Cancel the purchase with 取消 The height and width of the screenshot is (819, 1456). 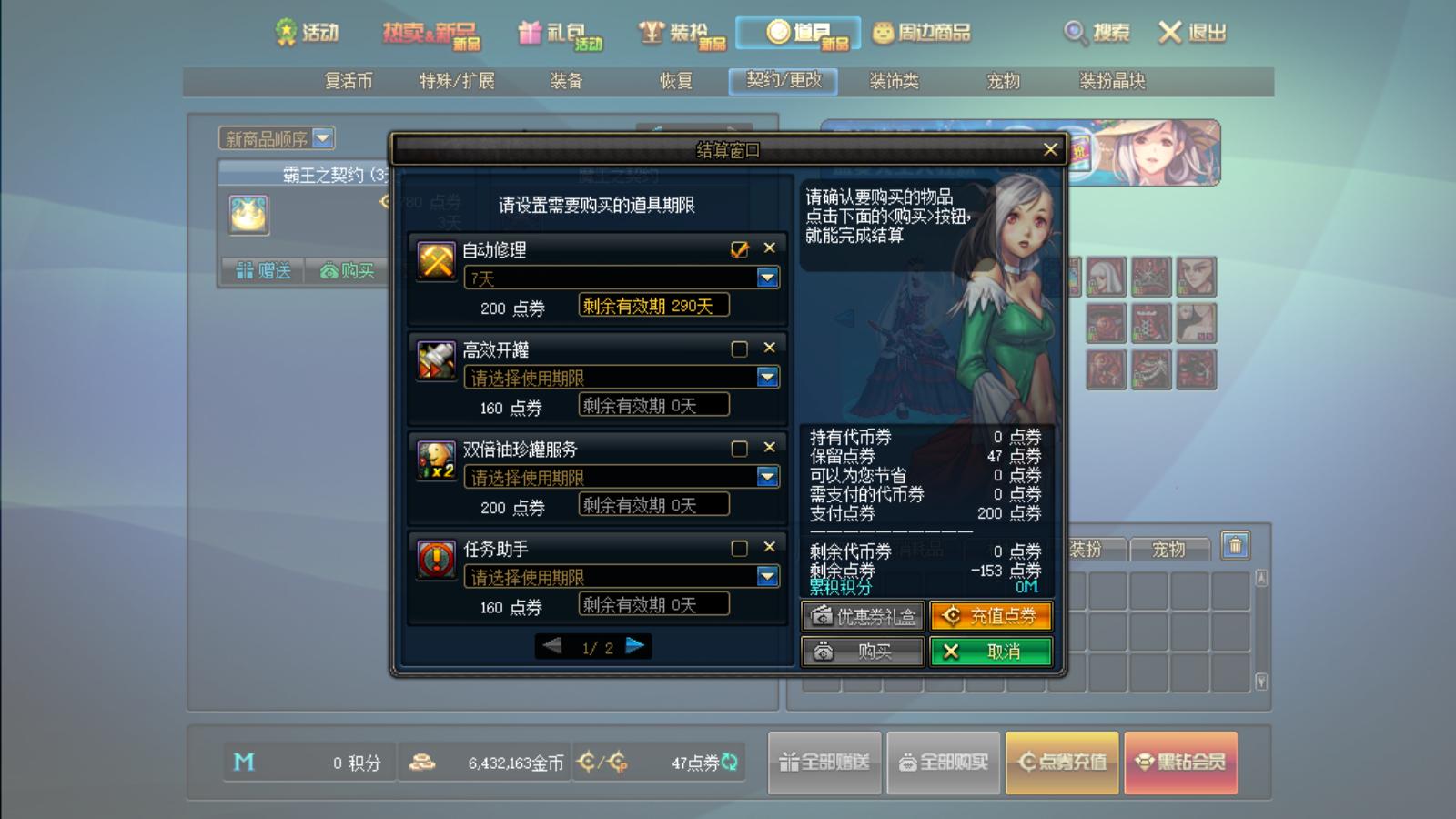pos(990,652)
